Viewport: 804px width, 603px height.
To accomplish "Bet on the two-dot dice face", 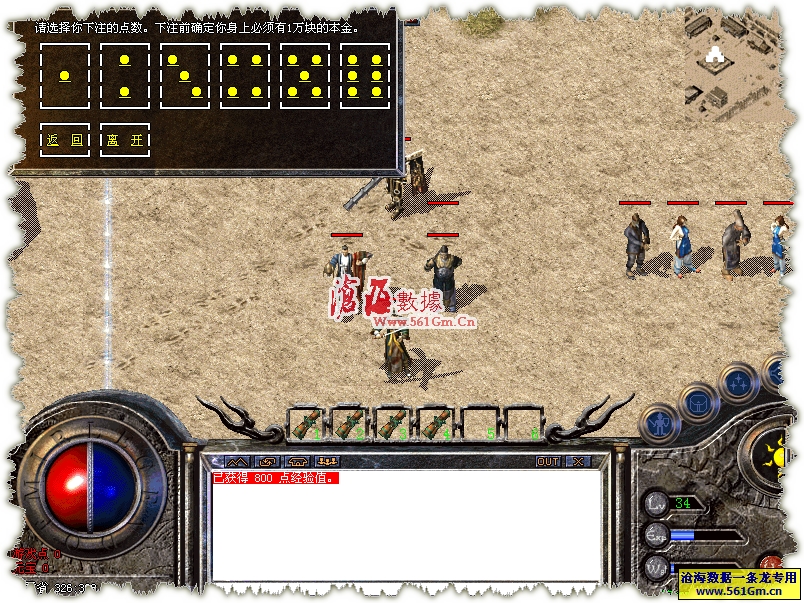I will 125,76.
